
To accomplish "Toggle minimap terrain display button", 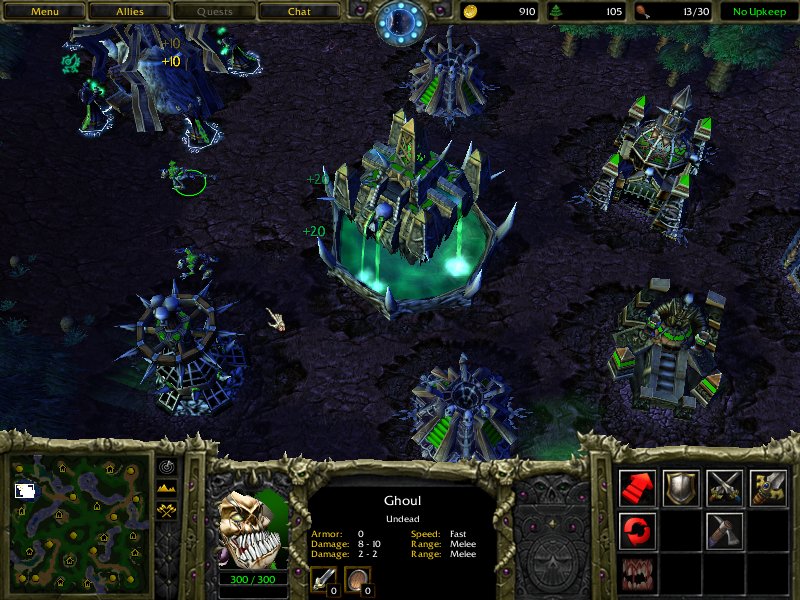I will [166, 489].
